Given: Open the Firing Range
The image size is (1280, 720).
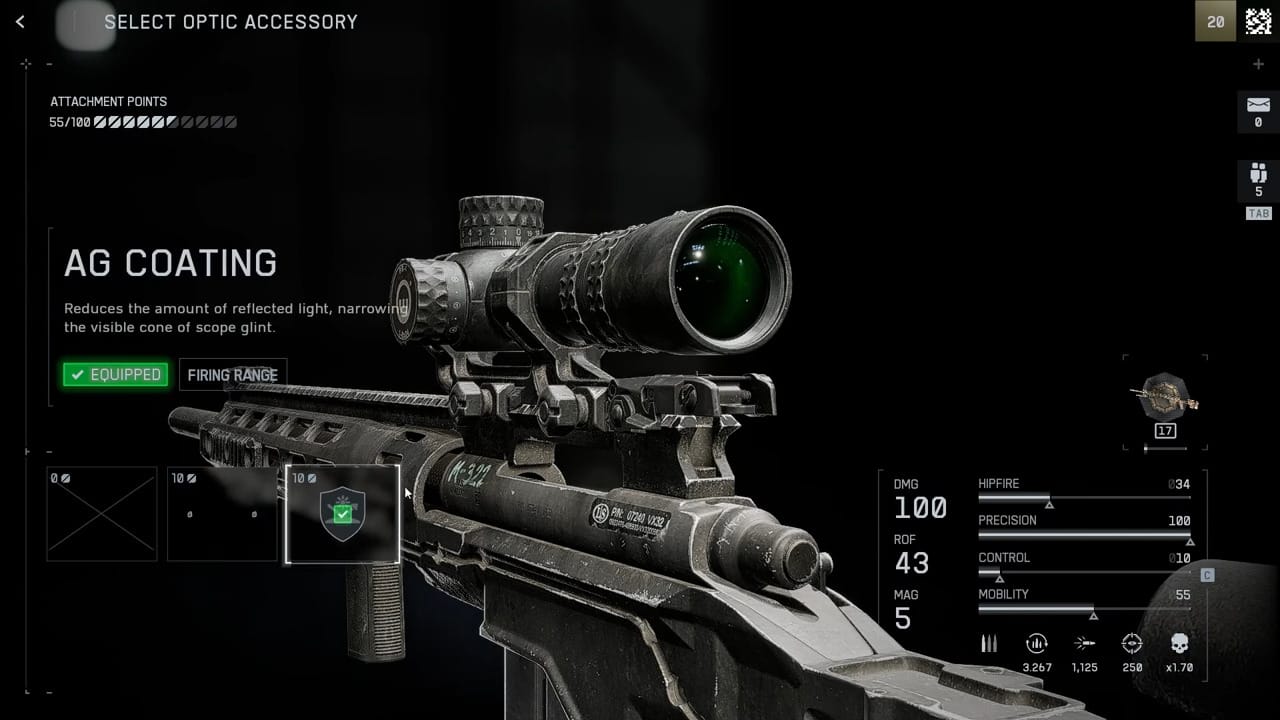Looking at the screenshot, I should point(233,375).
